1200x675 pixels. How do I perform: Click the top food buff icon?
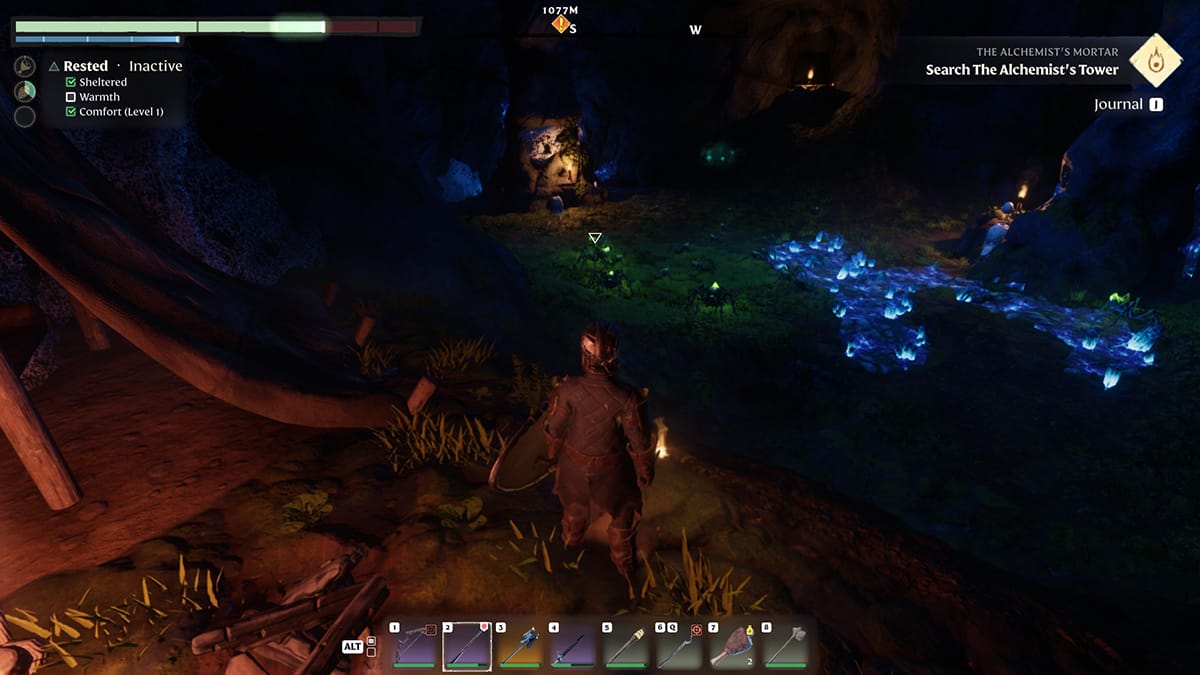25,66
